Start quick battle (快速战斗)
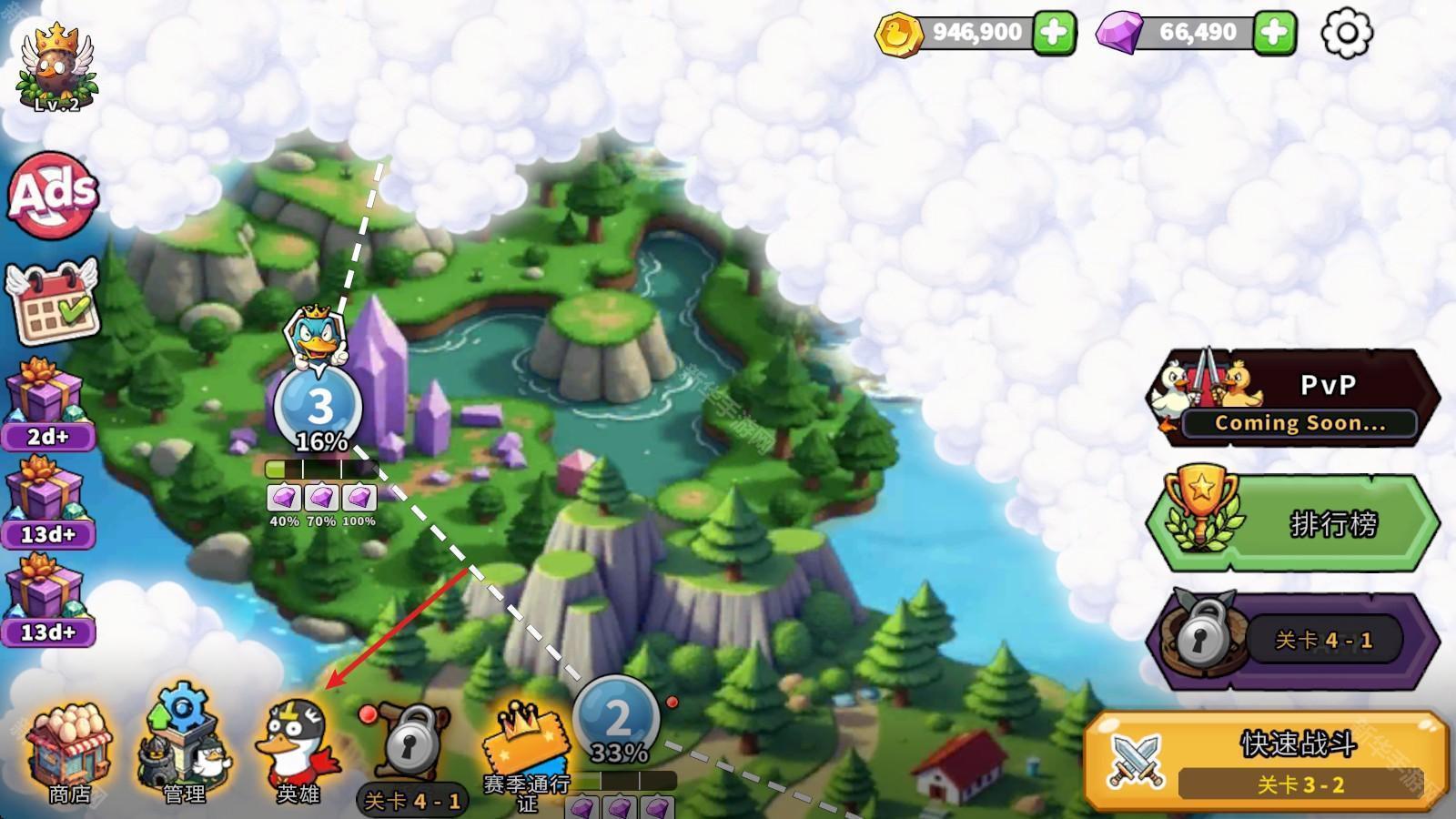This screenshot has width=1456, height=819. point(1267,761)
